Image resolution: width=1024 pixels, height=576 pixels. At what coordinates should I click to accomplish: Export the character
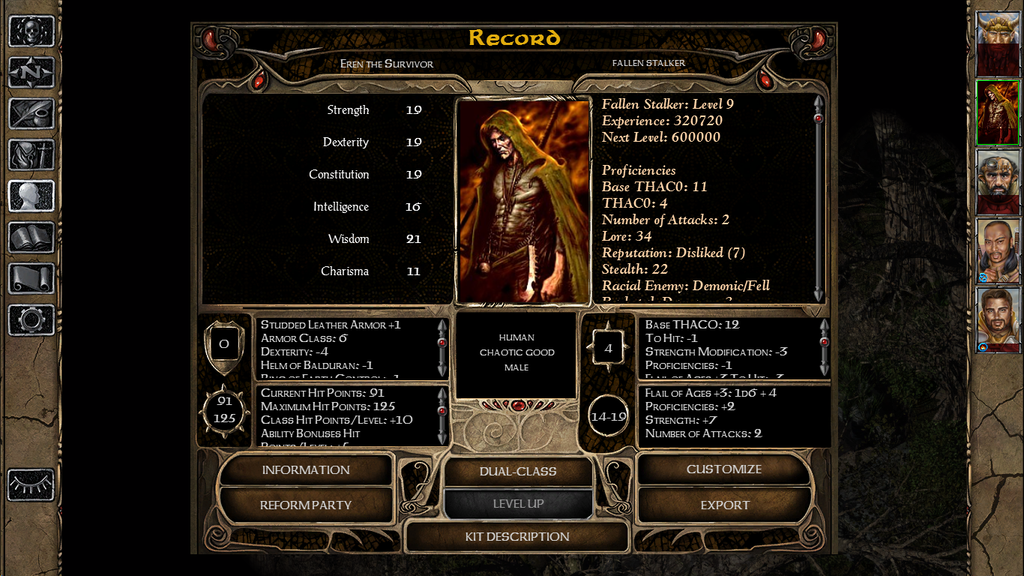click(724, 505)
